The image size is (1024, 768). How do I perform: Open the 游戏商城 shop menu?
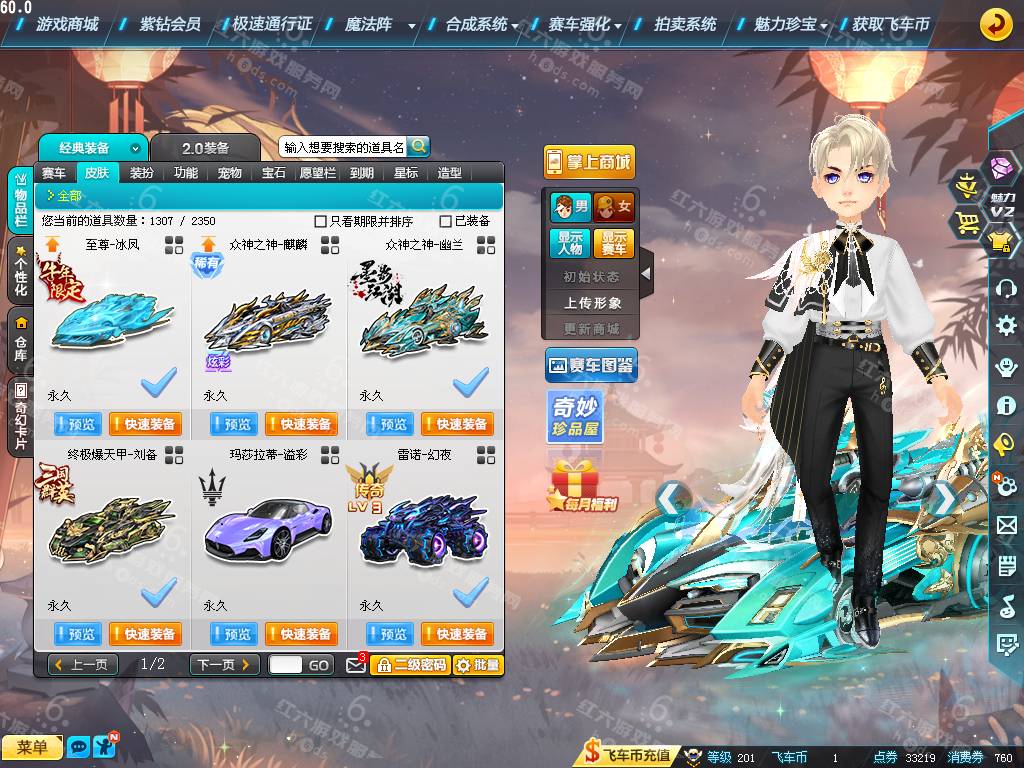tap(66, 24)
